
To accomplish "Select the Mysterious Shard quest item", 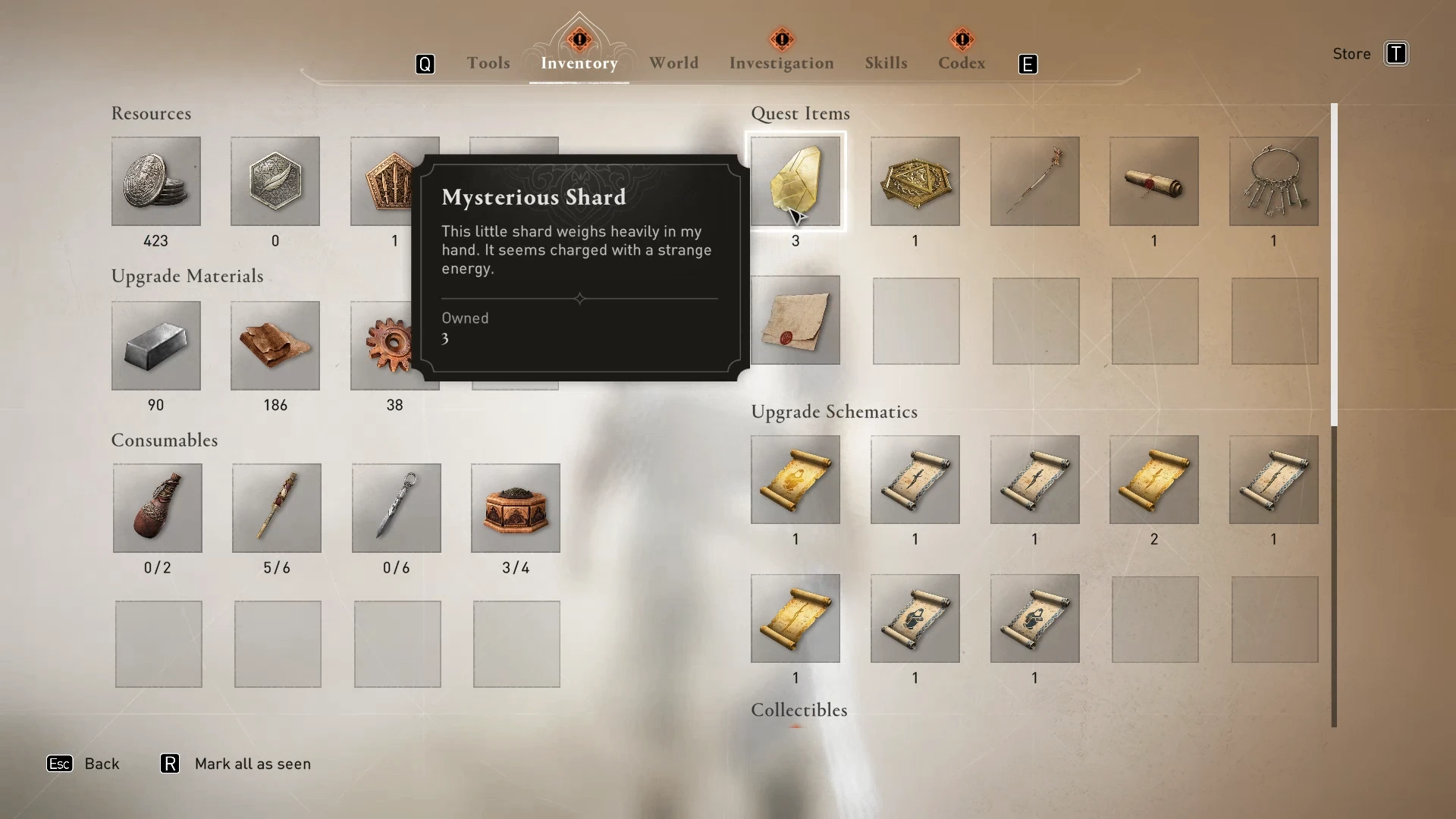I will coord(795,181).
